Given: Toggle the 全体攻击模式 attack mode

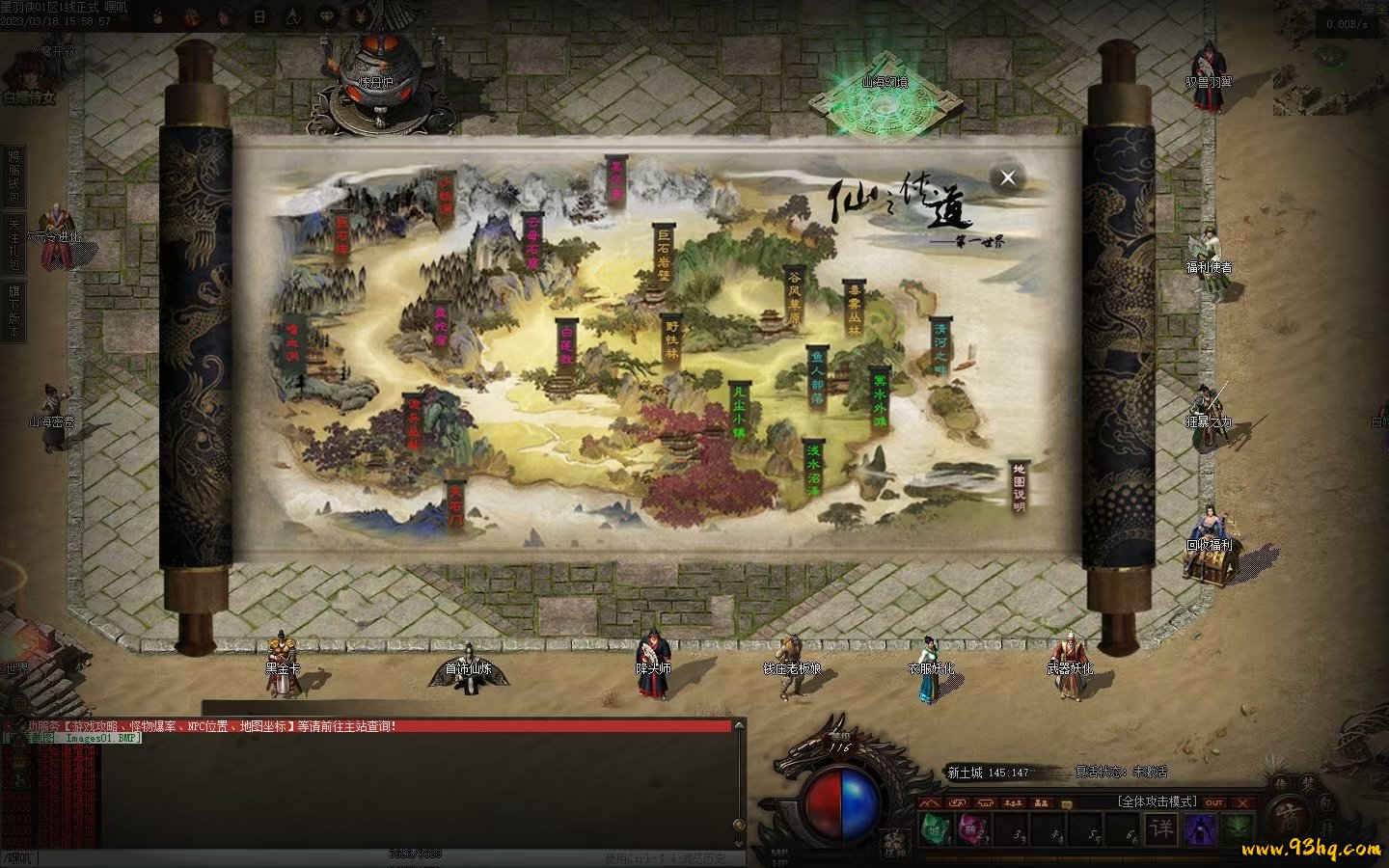Looking at the screenshot, I should tap(1157, 802).
